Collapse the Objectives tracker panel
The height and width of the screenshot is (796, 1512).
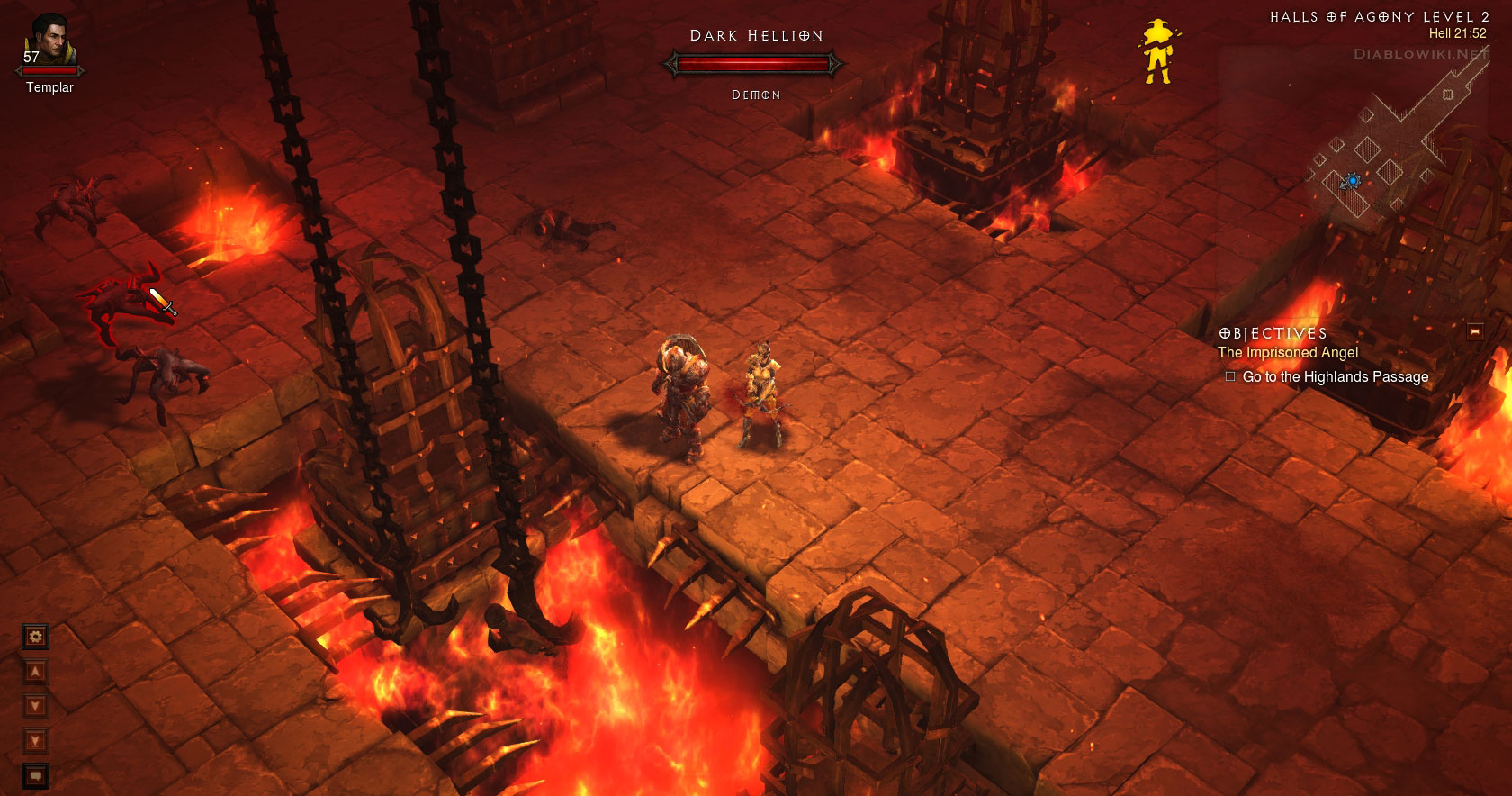coord(1475,331)
